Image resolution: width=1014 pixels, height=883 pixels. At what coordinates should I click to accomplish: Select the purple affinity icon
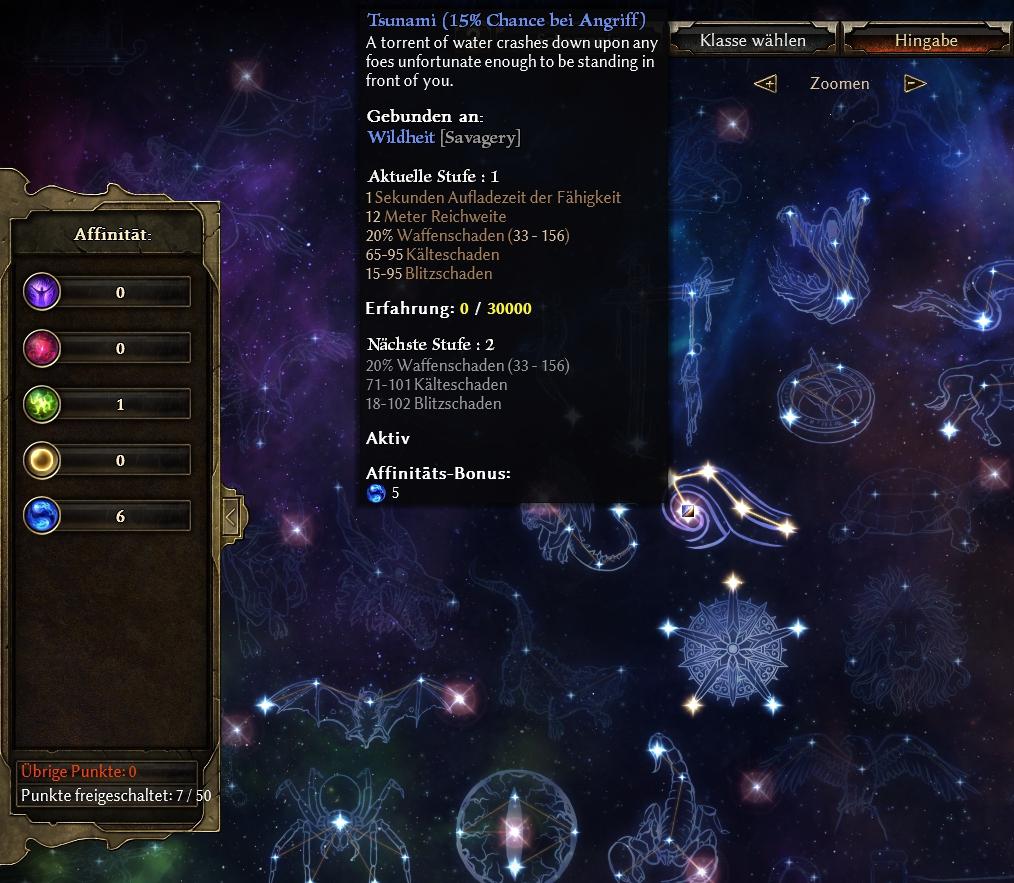[43, 292]
